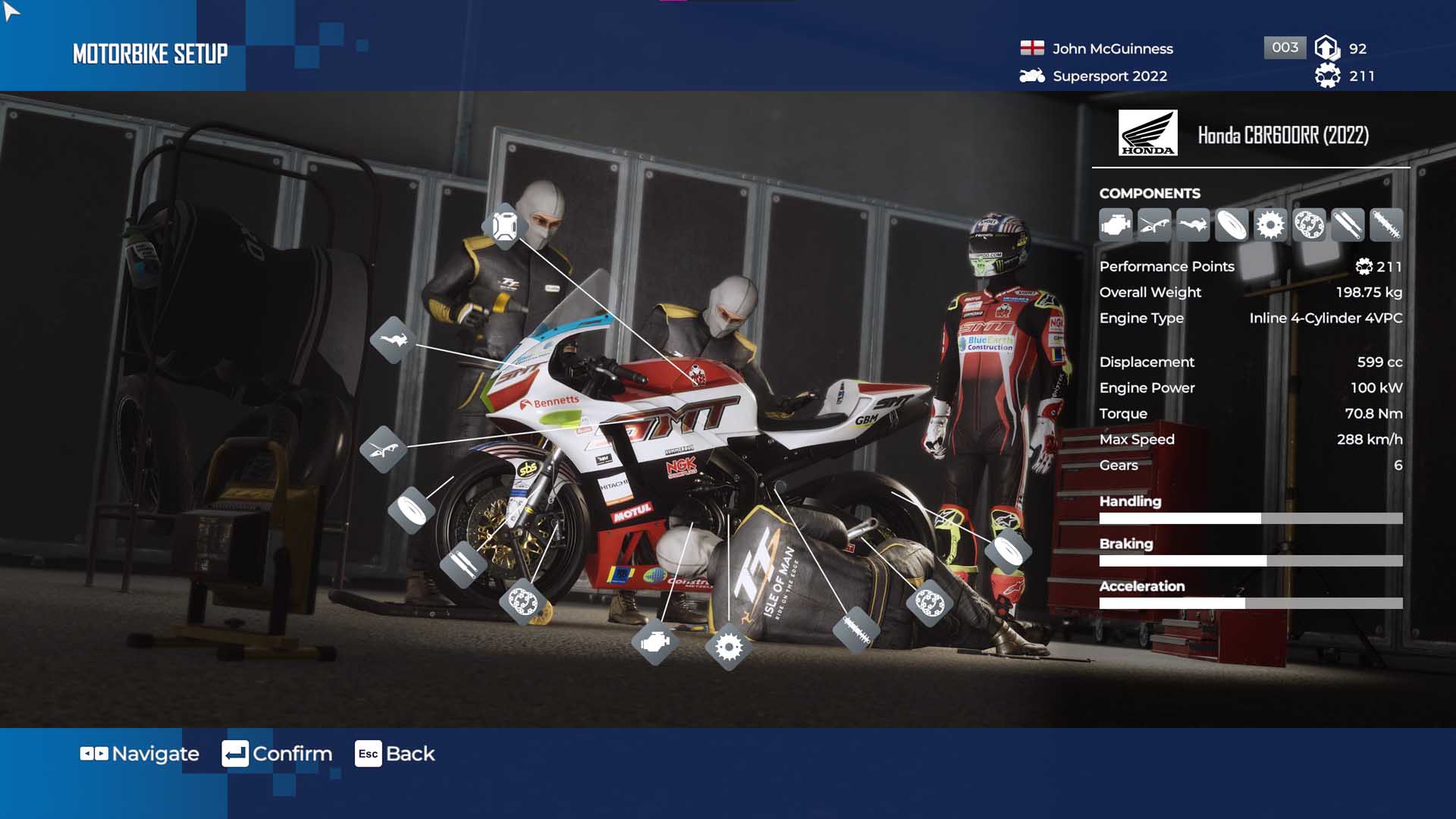Select the frame icon in Components row
Screen dimensions: 1456x819
pyautogui.click(x=1154, y=225)
